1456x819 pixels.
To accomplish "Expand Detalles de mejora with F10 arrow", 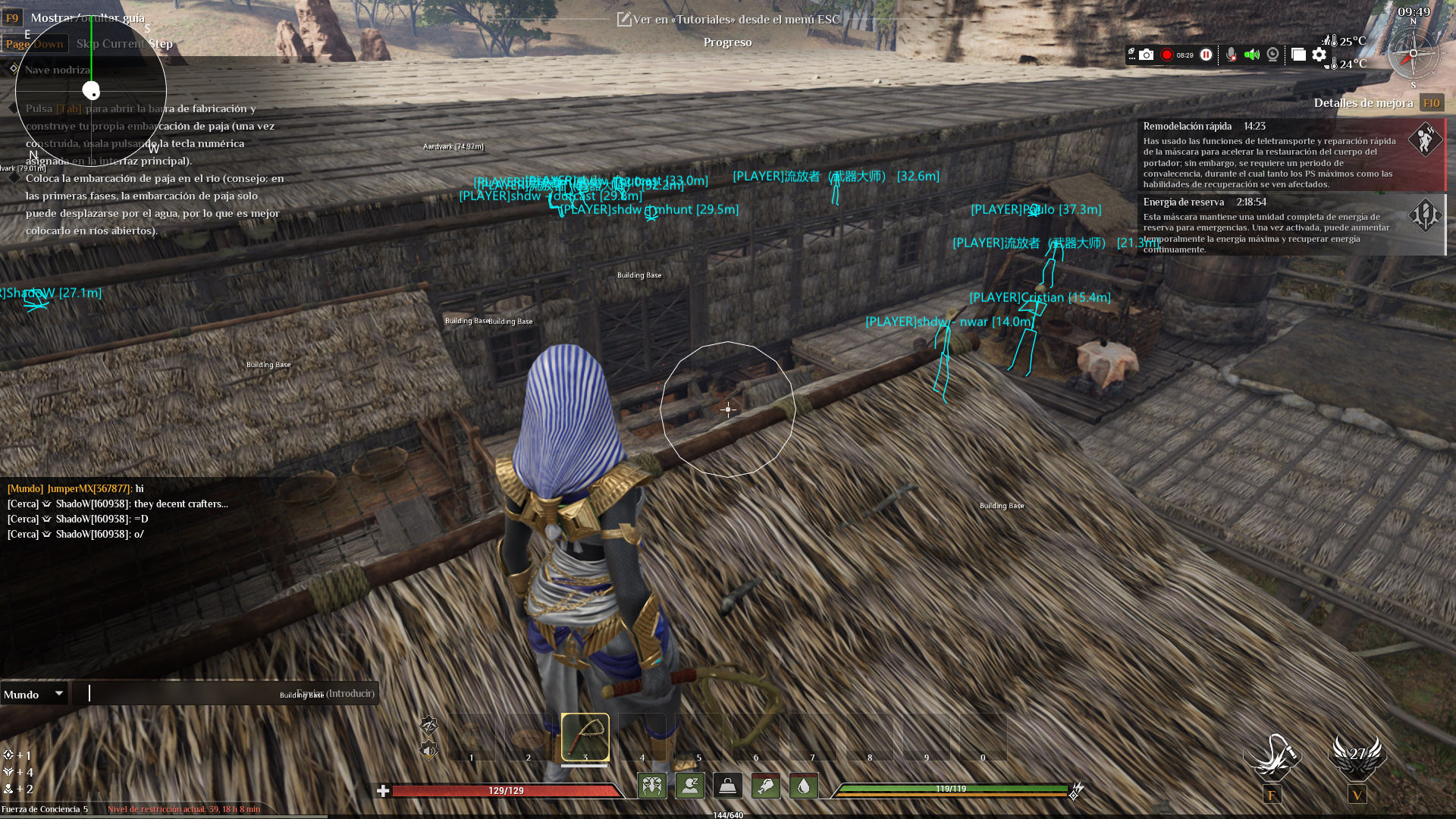I will [1432, 102].
